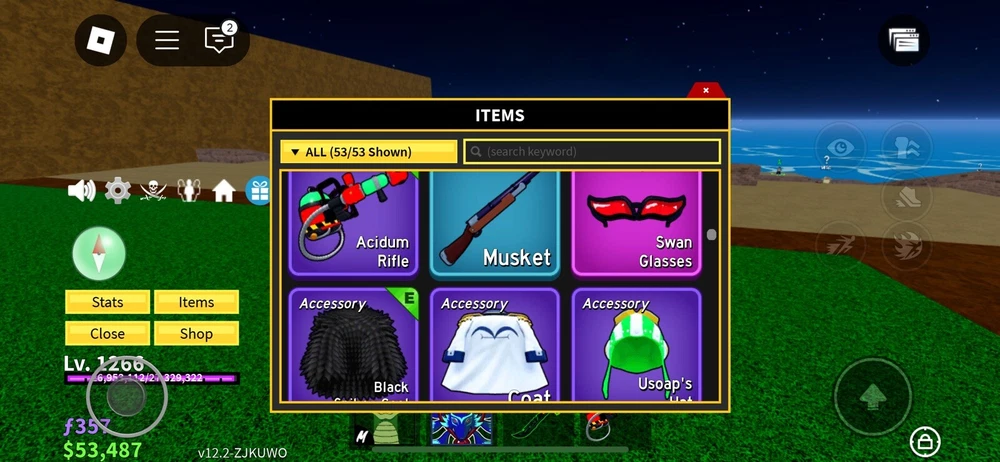Image resolution: width=1000 pixels, height=462 pixels.
Task: Tap the jump arrow button
Action: [872, 396]
